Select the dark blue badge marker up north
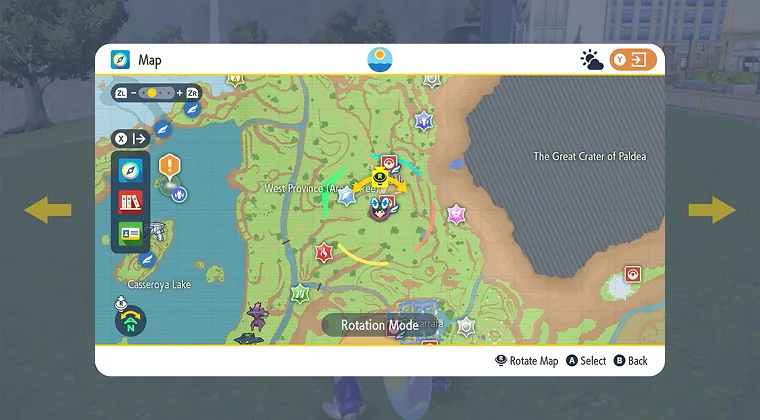This screenshot has height=420, width=760. [425, 121]
